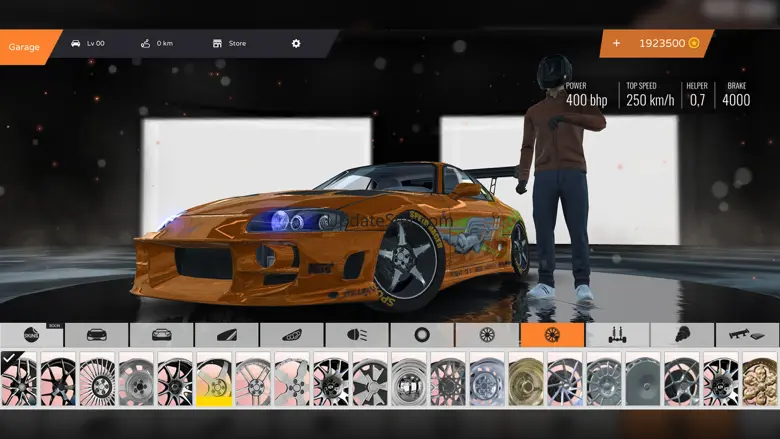This screenshot has height=439, width=780.
Task: Choose the rim with yellow background
Action: pyautogui.click(x=214, y=379)
